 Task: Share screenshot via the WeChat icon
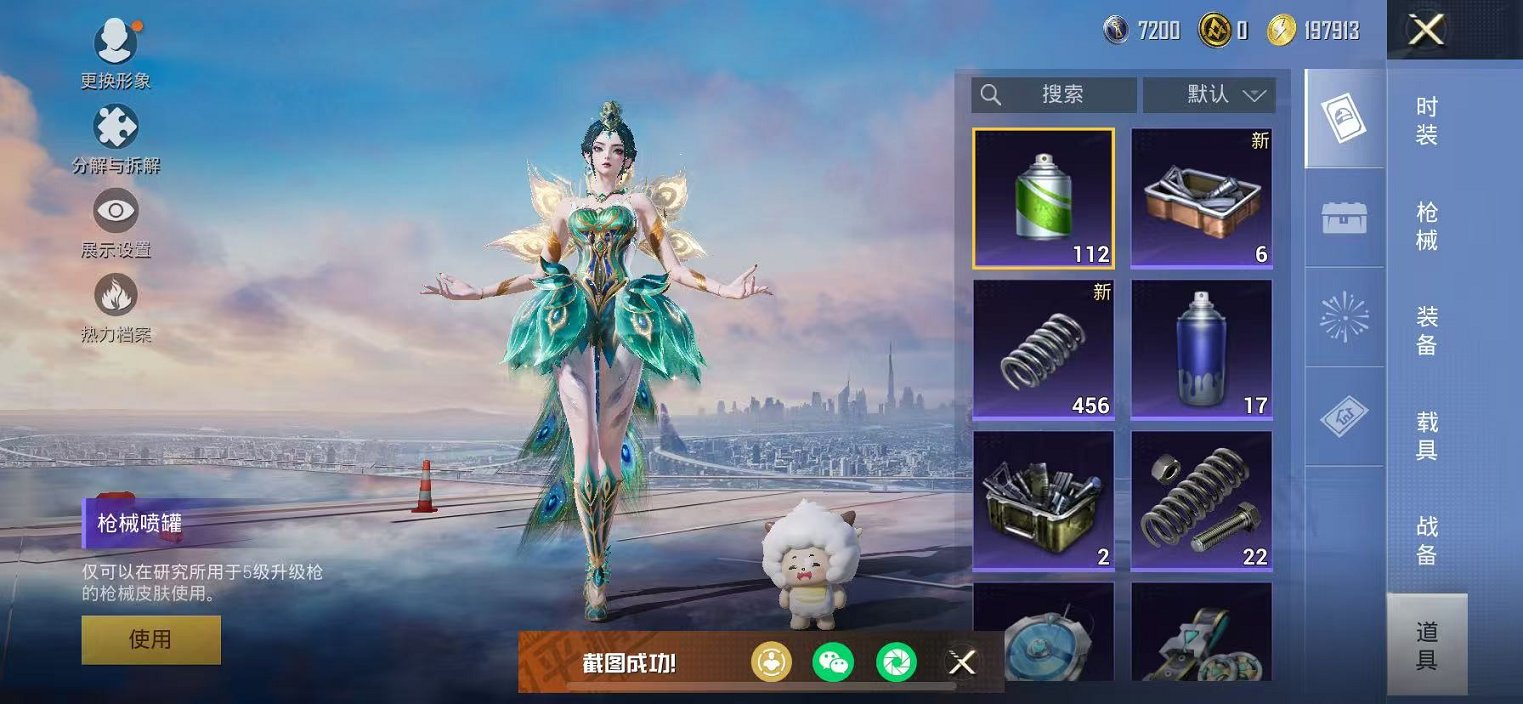click(833, 662)
